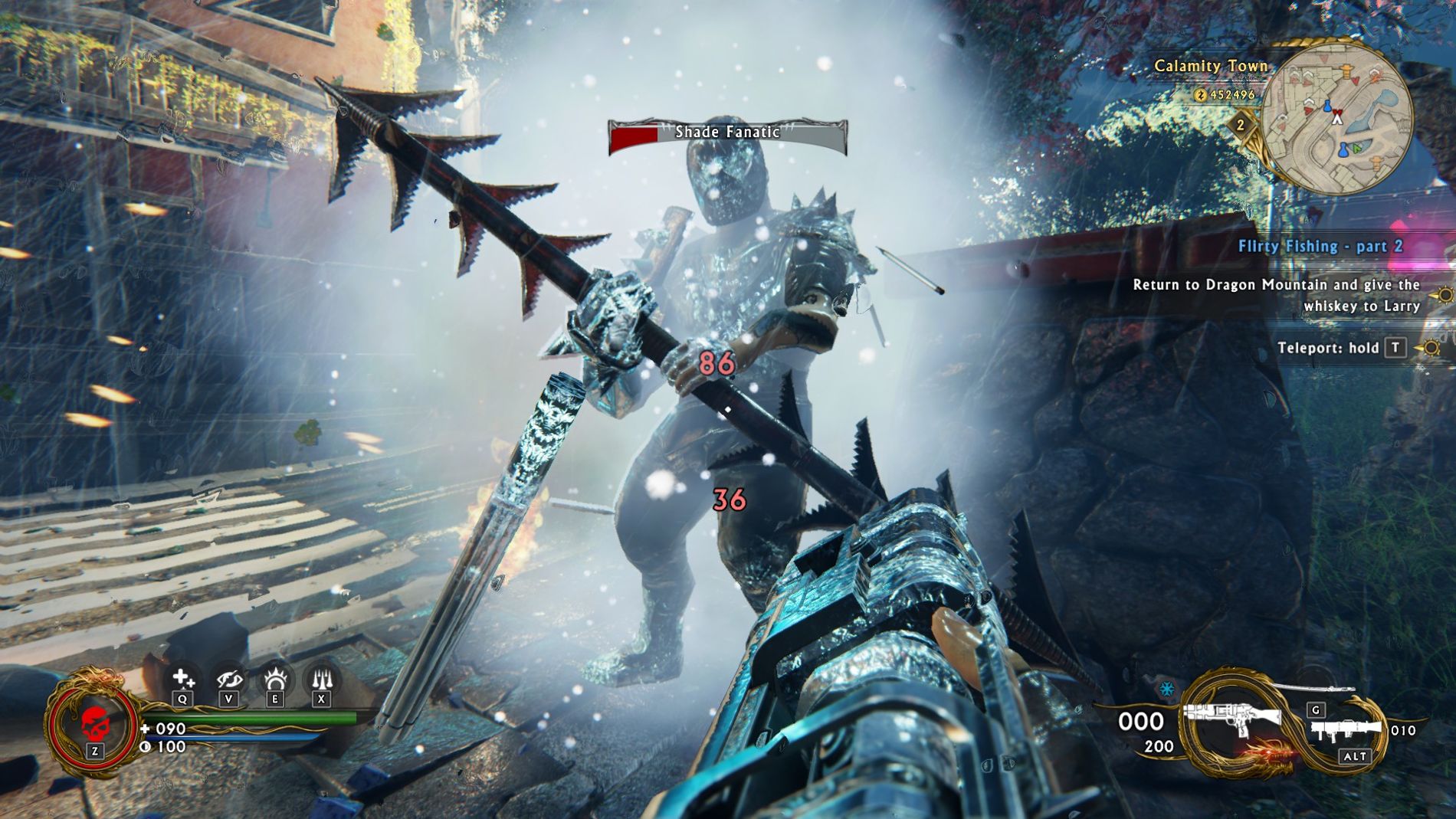
Task: Cast the three-spikes ability
Action: point(321,679)
